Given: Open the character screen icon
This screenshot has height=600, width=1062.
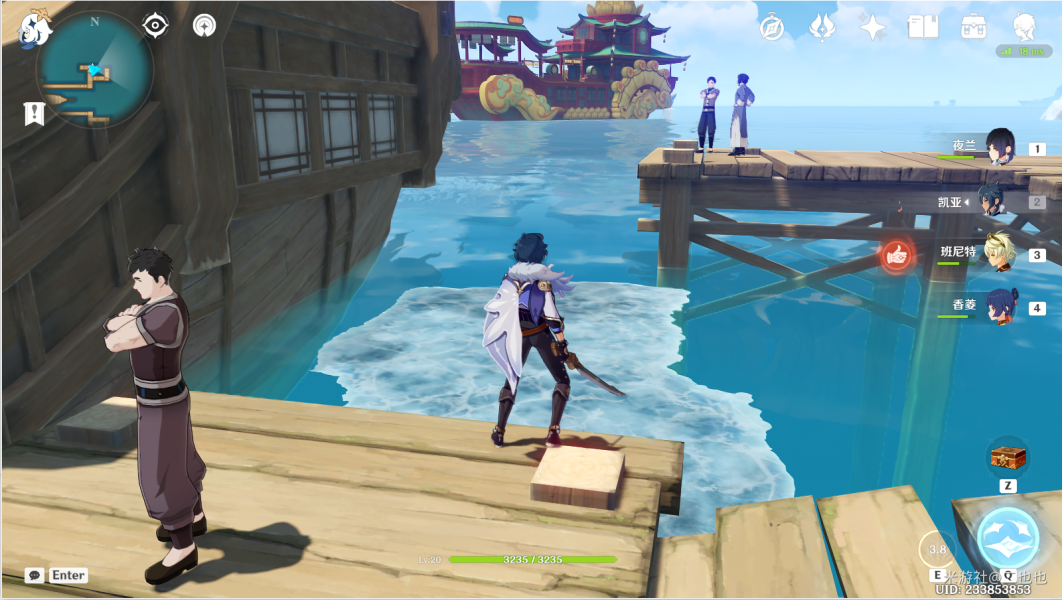Looking at the screenshot, I should 1023,27.
